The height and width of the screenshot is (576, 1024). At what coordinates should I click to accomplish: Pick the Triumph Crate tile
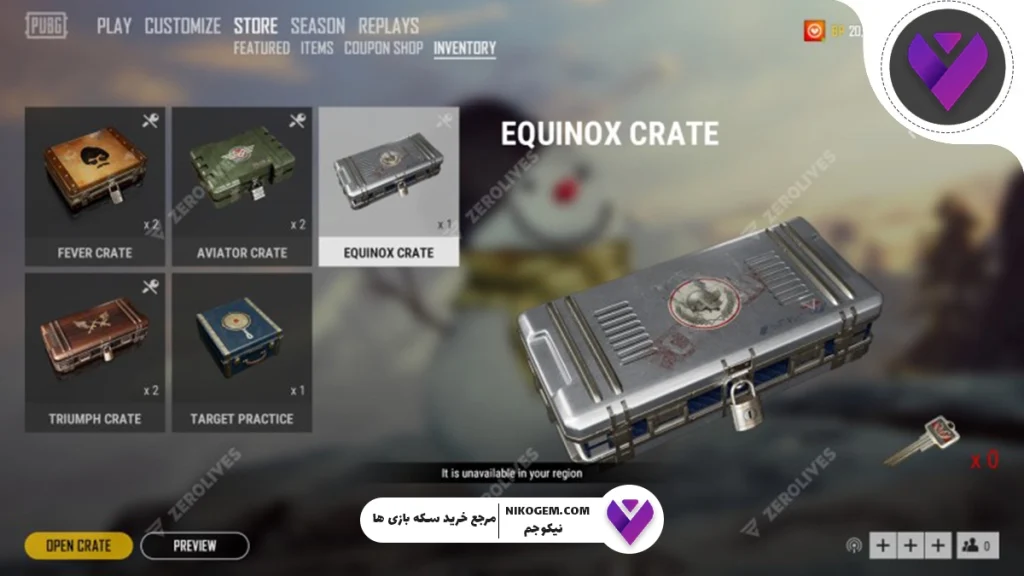(x=95, y=352)
